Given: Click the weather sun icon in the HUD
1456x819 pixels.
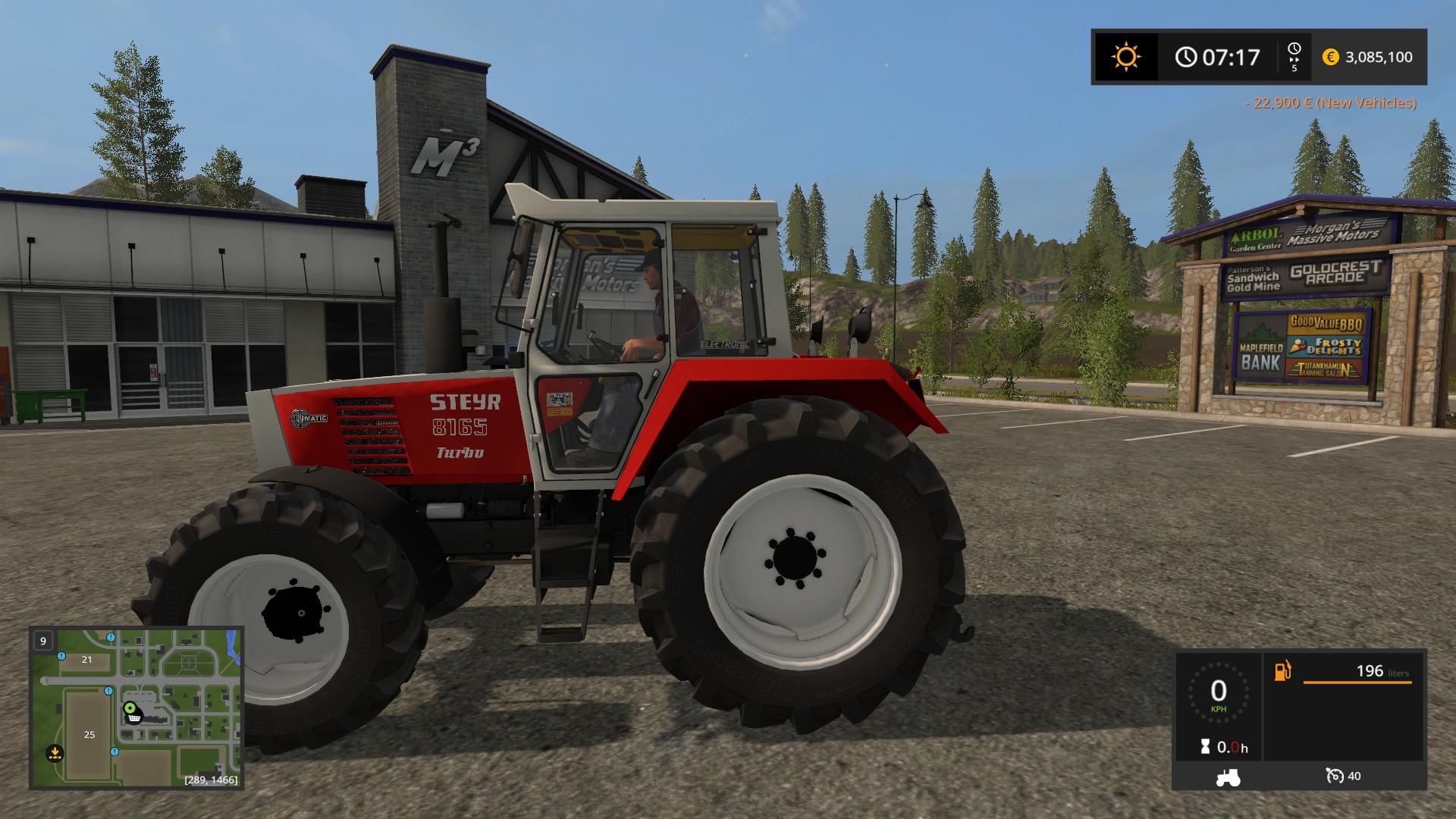Looking at the screenshot, I should (1125, 57).
